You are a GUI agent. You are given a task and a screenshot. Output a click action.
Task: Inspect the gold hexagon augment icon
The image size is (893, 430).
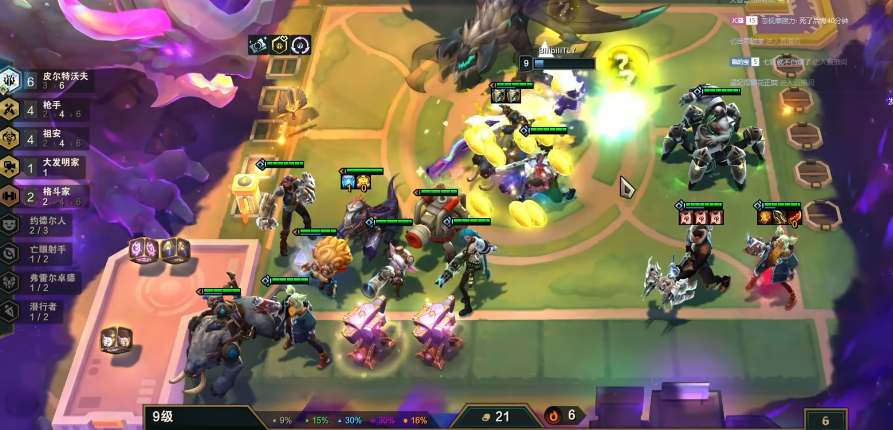(x=280, y=45)
